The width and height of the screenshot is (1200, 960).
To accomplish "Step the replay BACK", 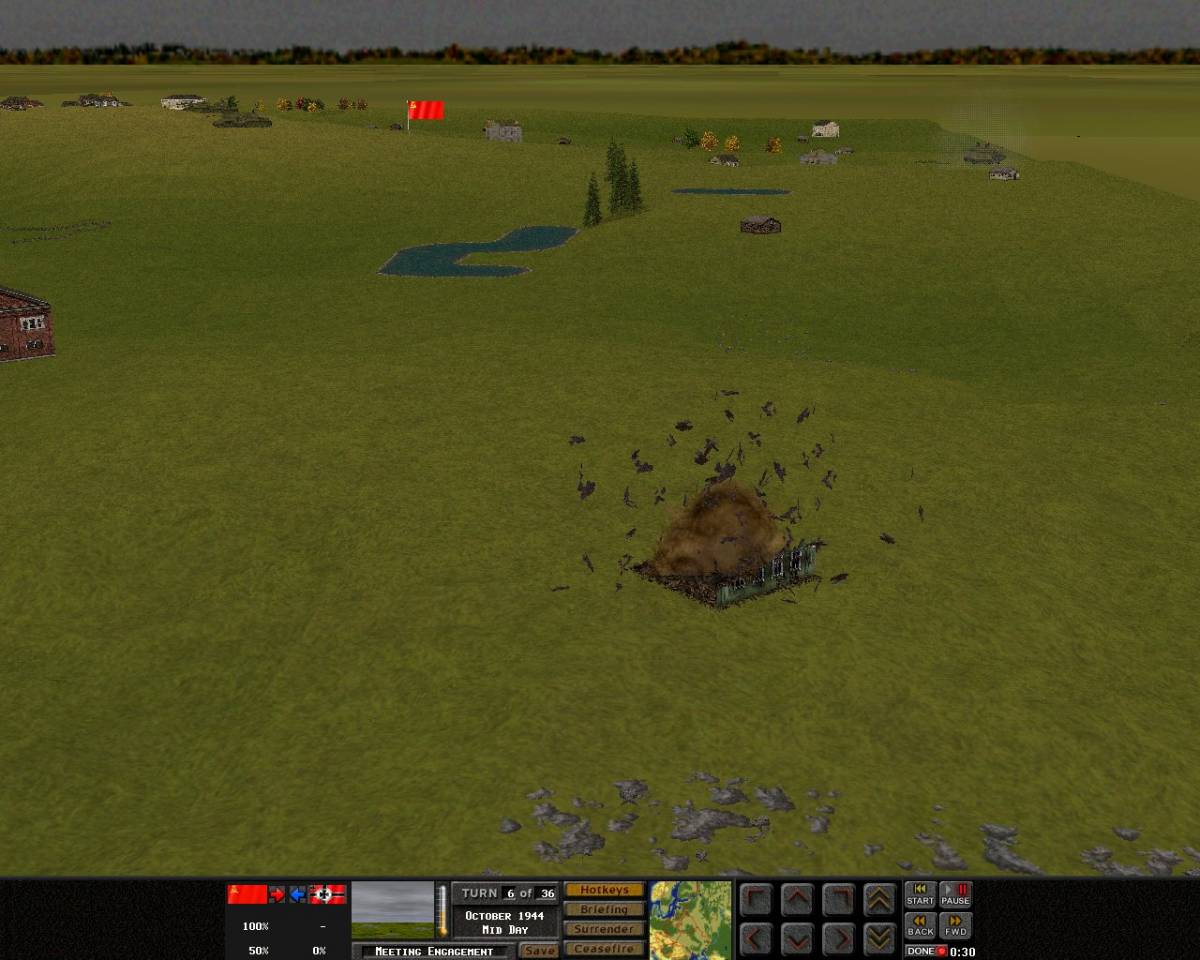I will [x=920, y=926].
